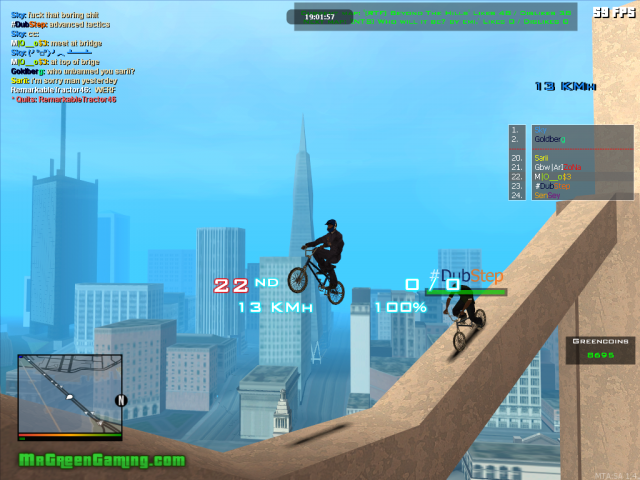This screenshot has height=480, width=640.
Task: Pick the Gbw|Ar|ZoNa ranking row
Action: [x=554, y=167]
